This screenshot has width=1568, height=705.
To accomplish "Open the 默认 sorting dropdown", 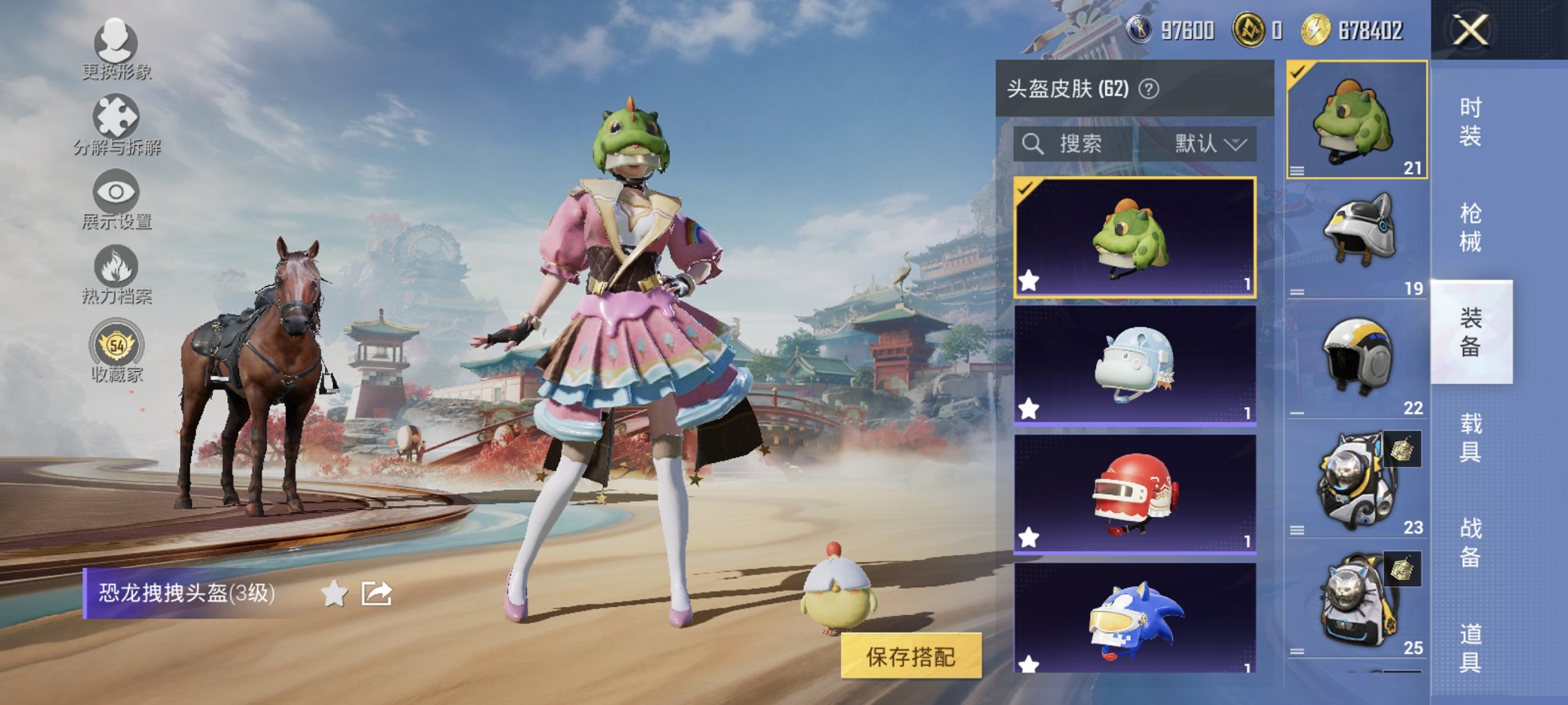I will tap(1209, 143).
